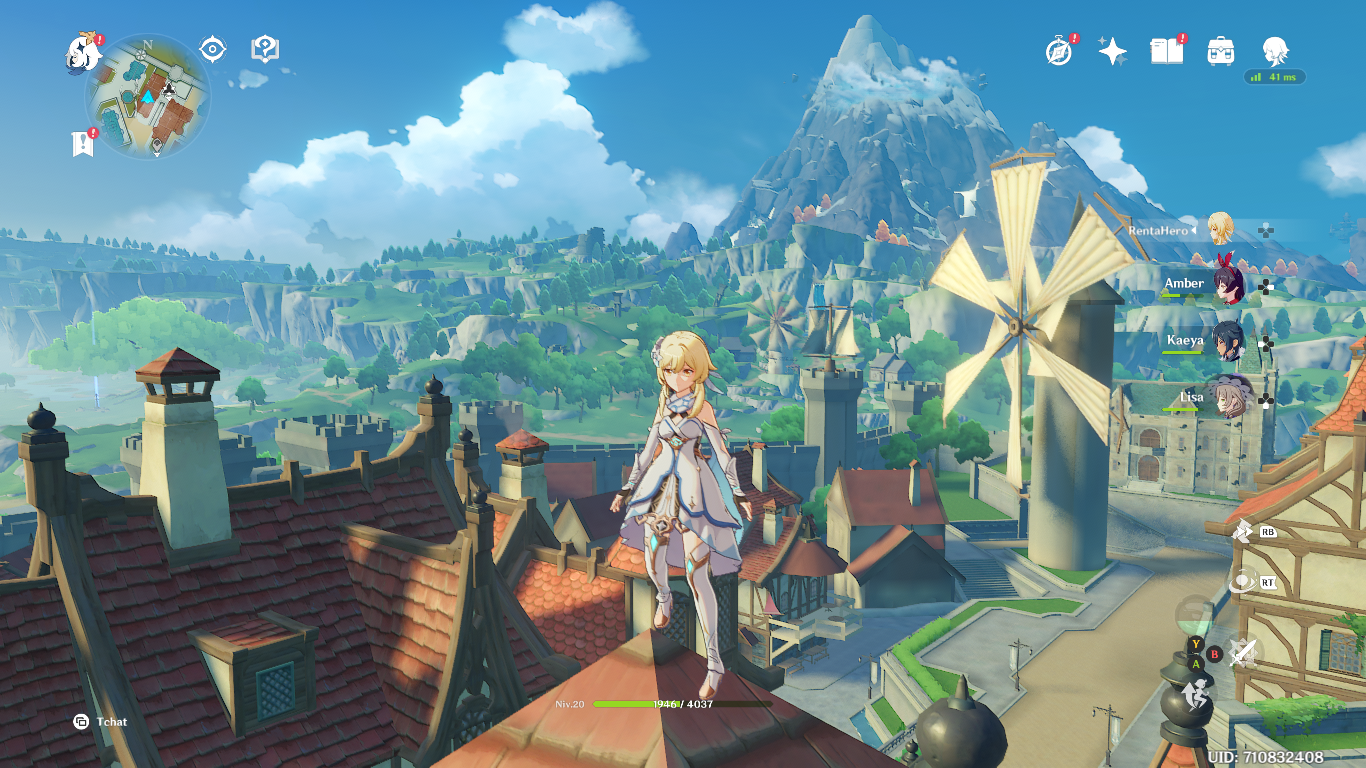Switch to Lisa in the party
The width and height of the screenshot is (1366, 768).
(1227, 398)
